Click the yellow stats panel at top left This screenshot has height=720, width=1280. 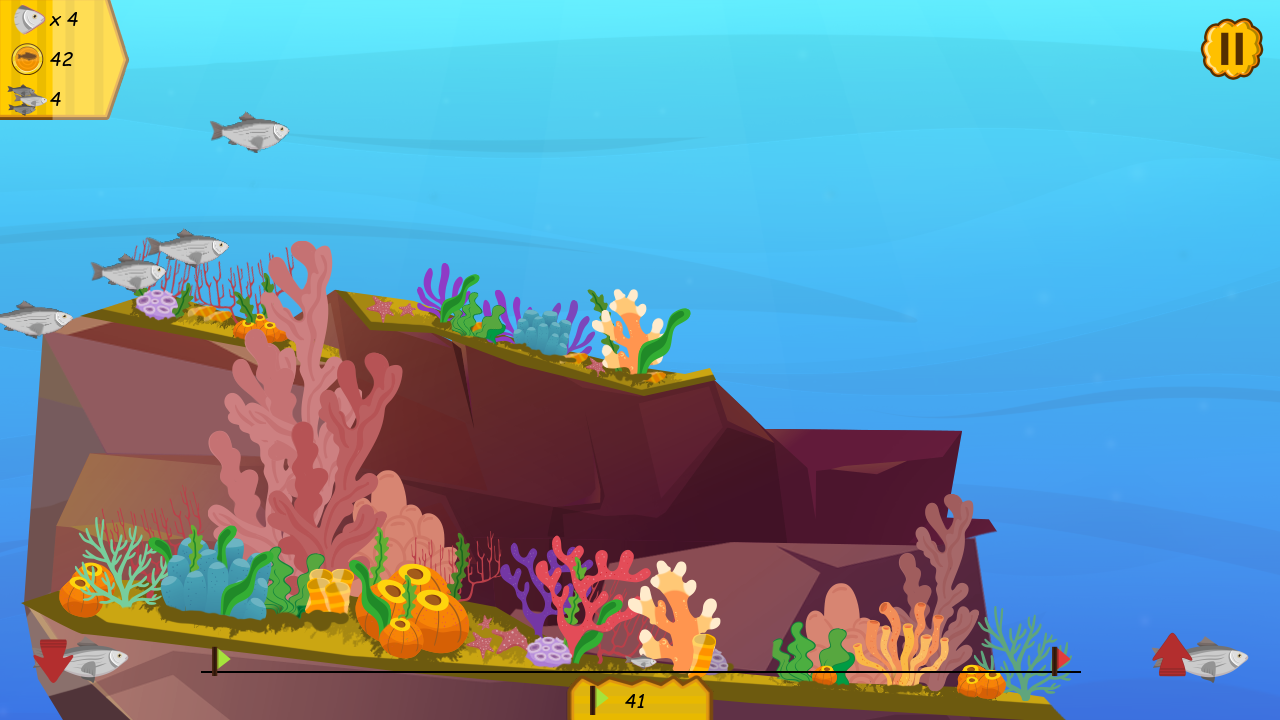(60, 58)
